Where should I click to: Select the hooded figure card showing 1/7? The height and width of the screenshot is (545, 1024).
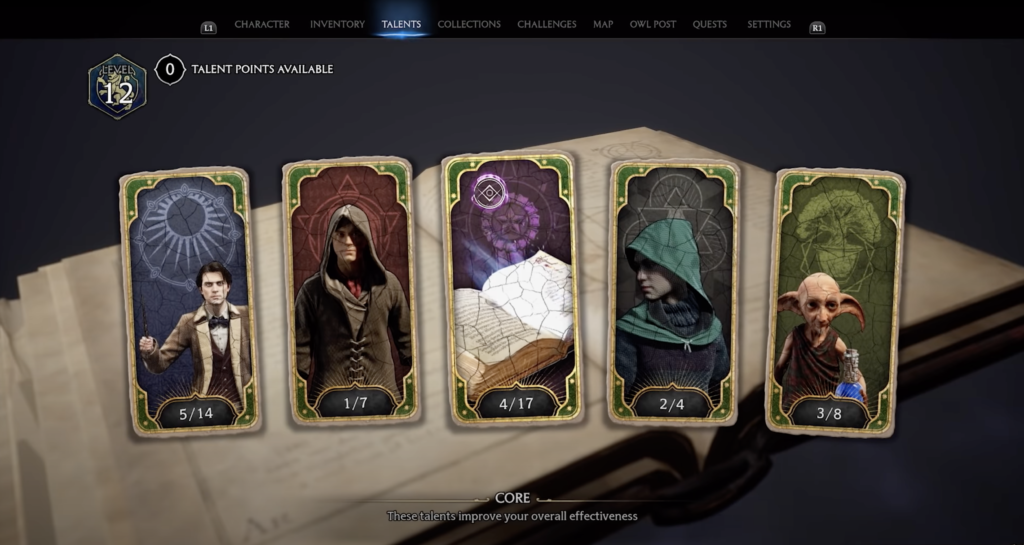click(350, 290)
